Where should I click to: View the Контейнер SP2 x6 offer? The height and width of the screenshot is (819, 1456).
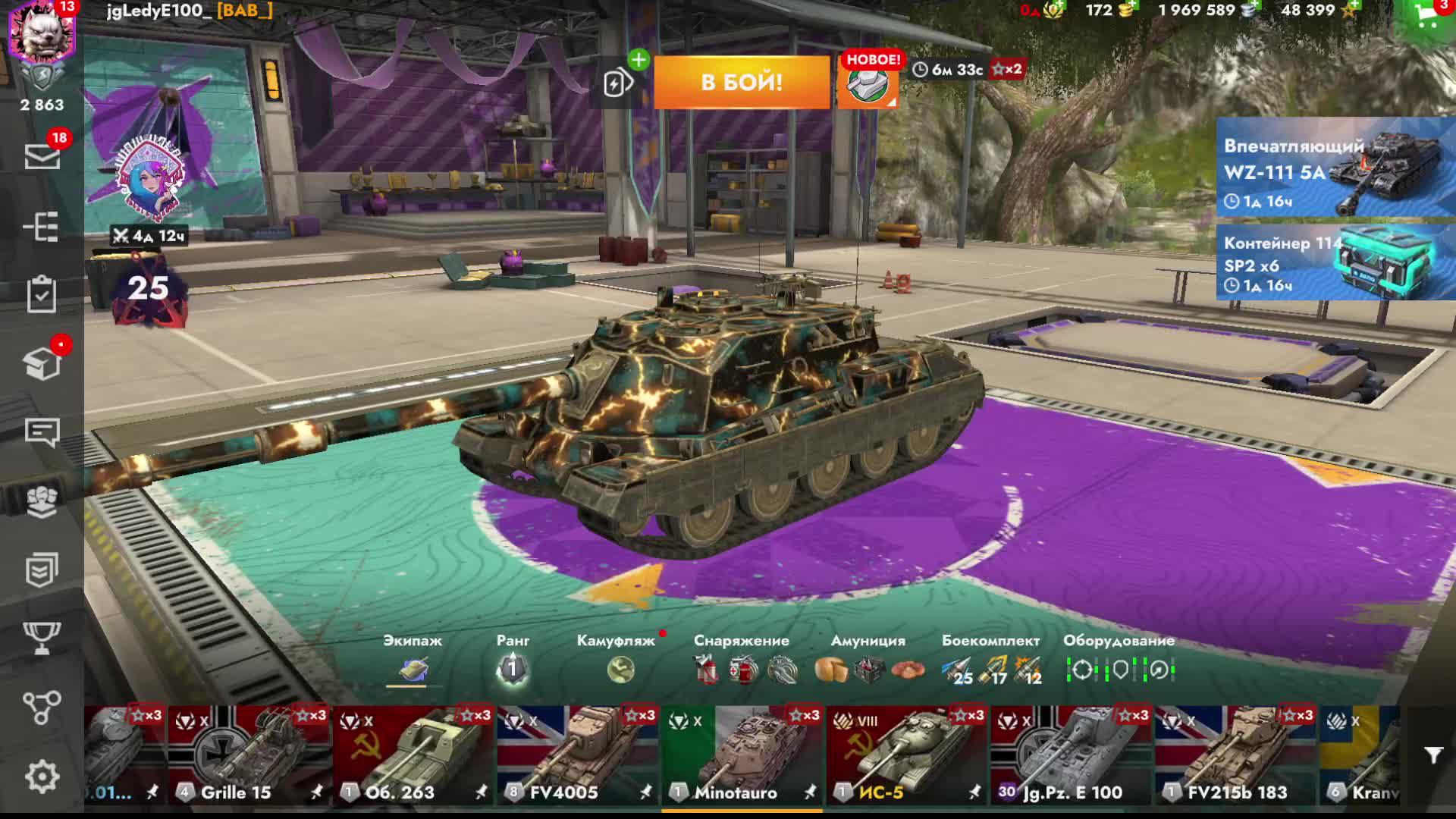click(x=1335, y=262)
